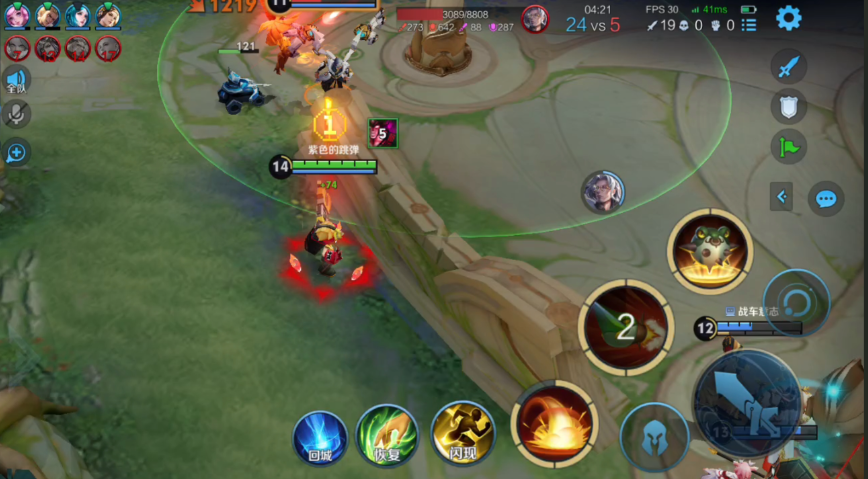Viewport: 868px width, 479px height.
Task: Open the scoreboard list icon
Action: click(749, 24)
